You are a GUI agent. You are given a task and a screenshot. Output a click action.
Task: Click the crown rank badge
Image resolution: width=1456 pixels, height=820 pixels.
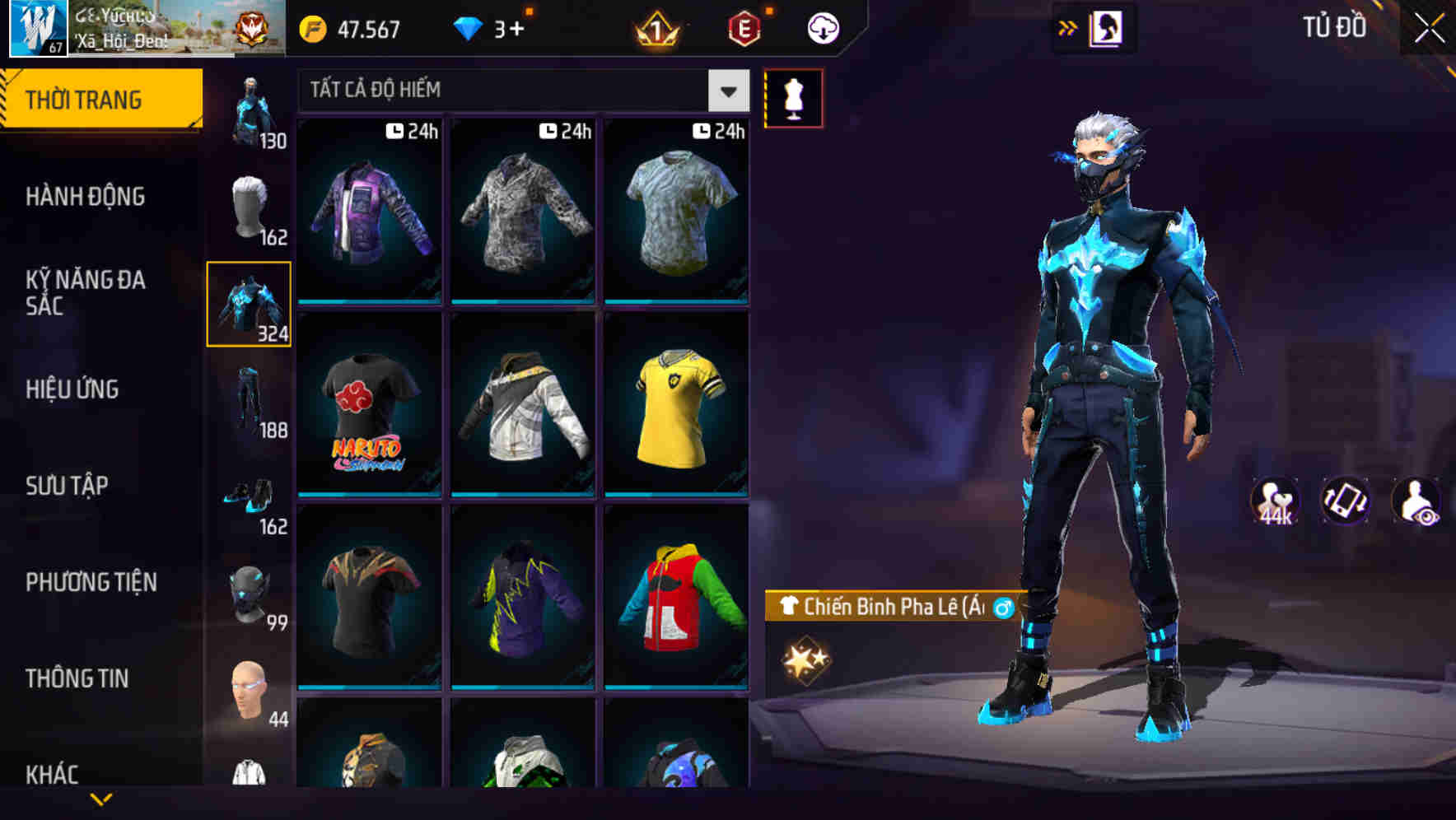(x=656, y=30)
